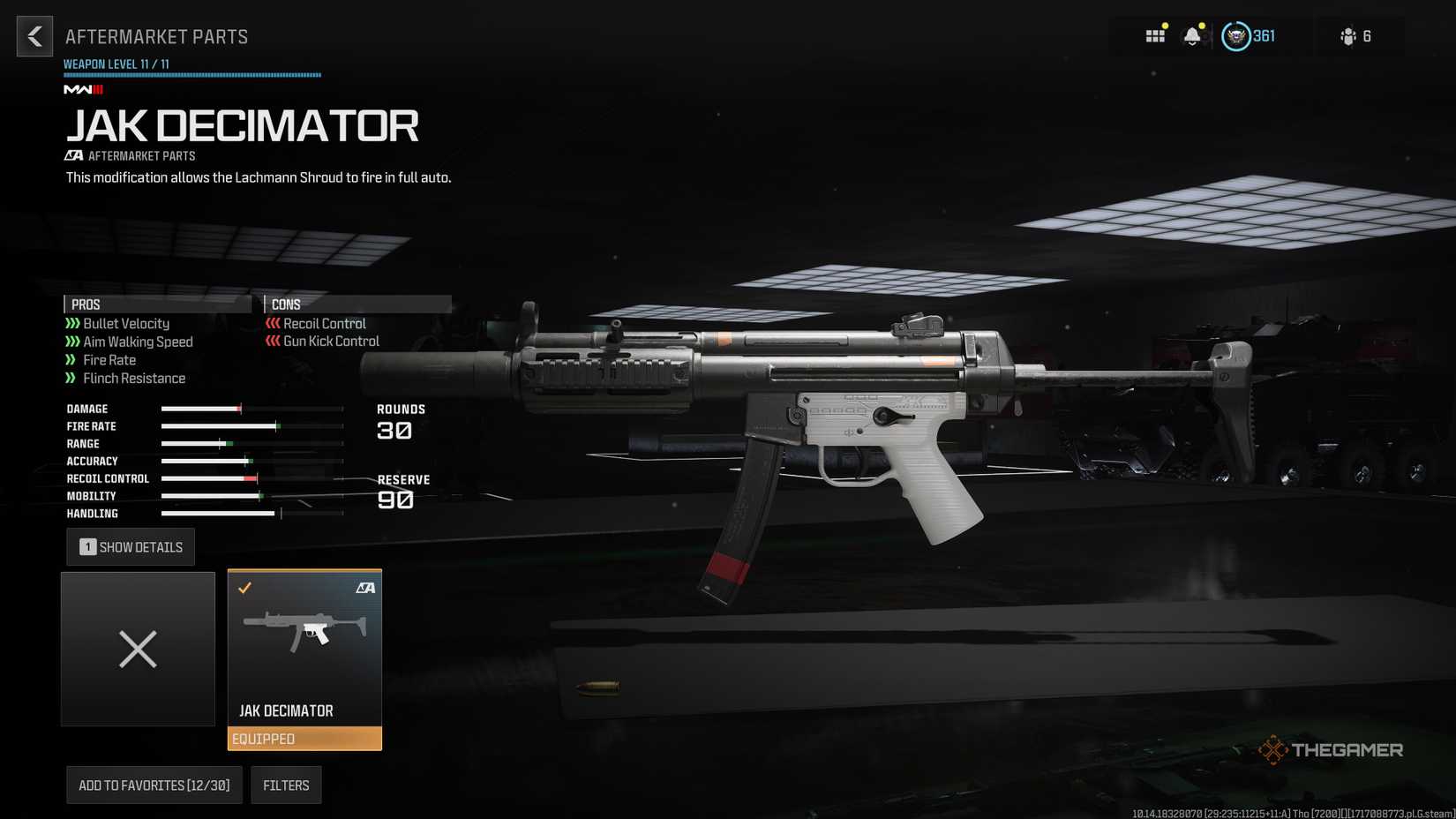The width and height of the screenshot is (1456, 819).
Task: Expand the weapon stats with SHOW DETAILS
Action: pyautogui.click(x=130, y=546)
